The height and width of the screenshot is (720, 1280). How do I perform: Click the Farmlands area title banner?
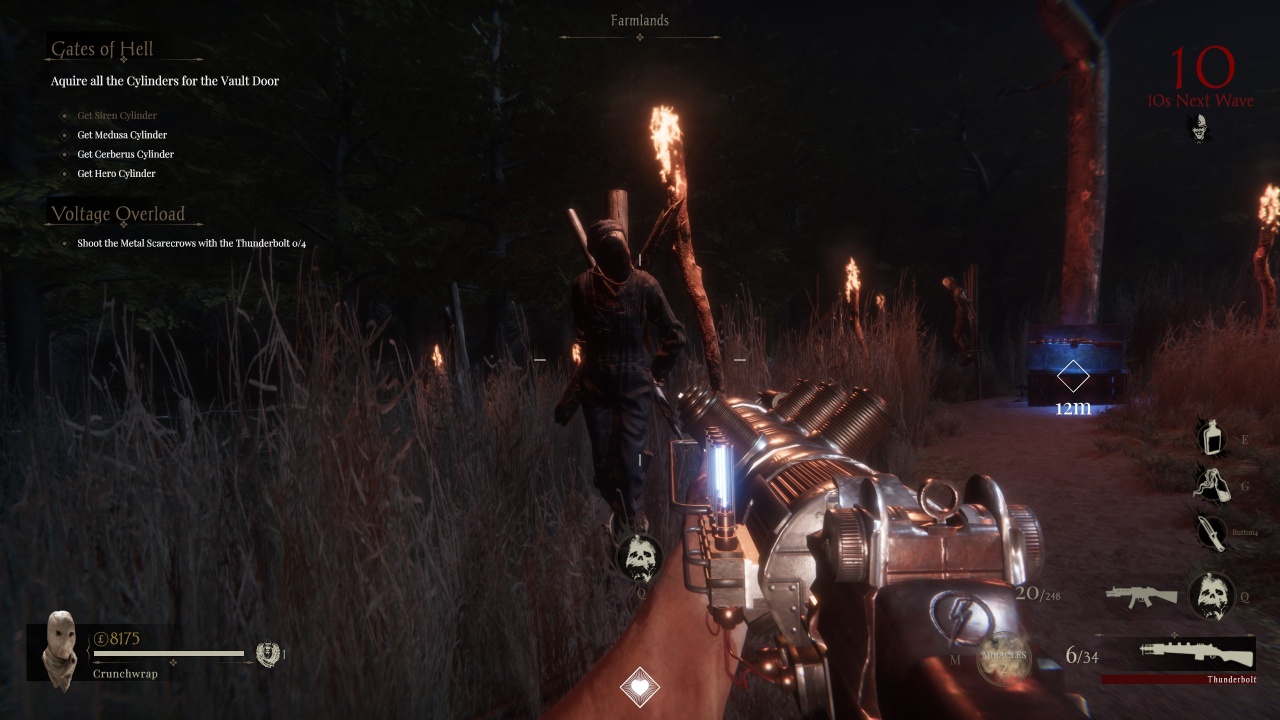(x=640, y=20)
